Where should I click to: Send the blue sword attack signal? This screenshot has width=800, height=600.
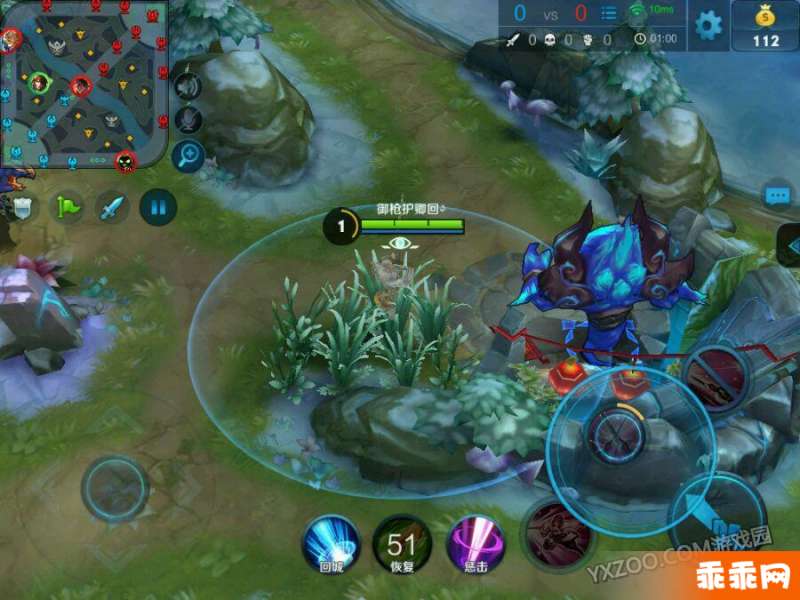pyautogui.click(x=112, y=207)
